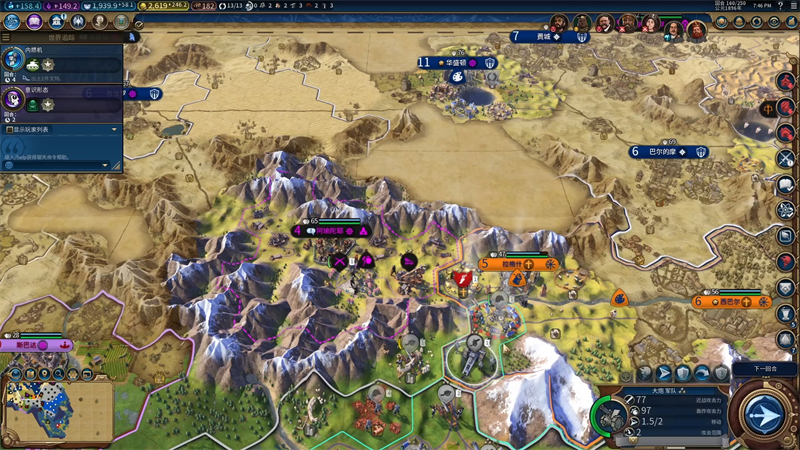The image size is (800, 450).
Task: Open the rightmost leader portrait in diplomacy ribbon
Action: pyautogui.click(x=697, y=30)
